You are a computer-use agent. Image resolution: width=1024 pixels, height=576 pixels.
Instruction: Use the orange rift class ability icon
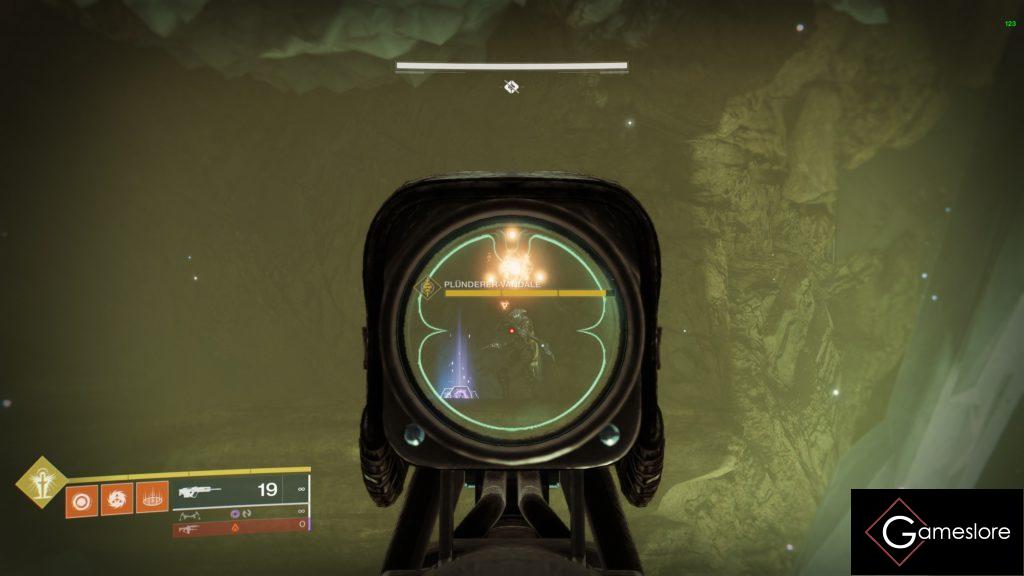point(151,497)
